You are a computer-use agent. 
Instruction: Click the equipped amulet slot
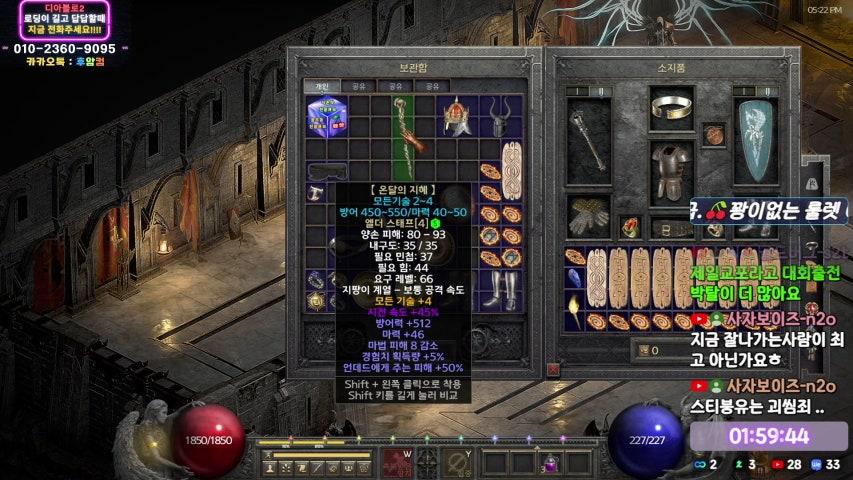coord(713,135)
